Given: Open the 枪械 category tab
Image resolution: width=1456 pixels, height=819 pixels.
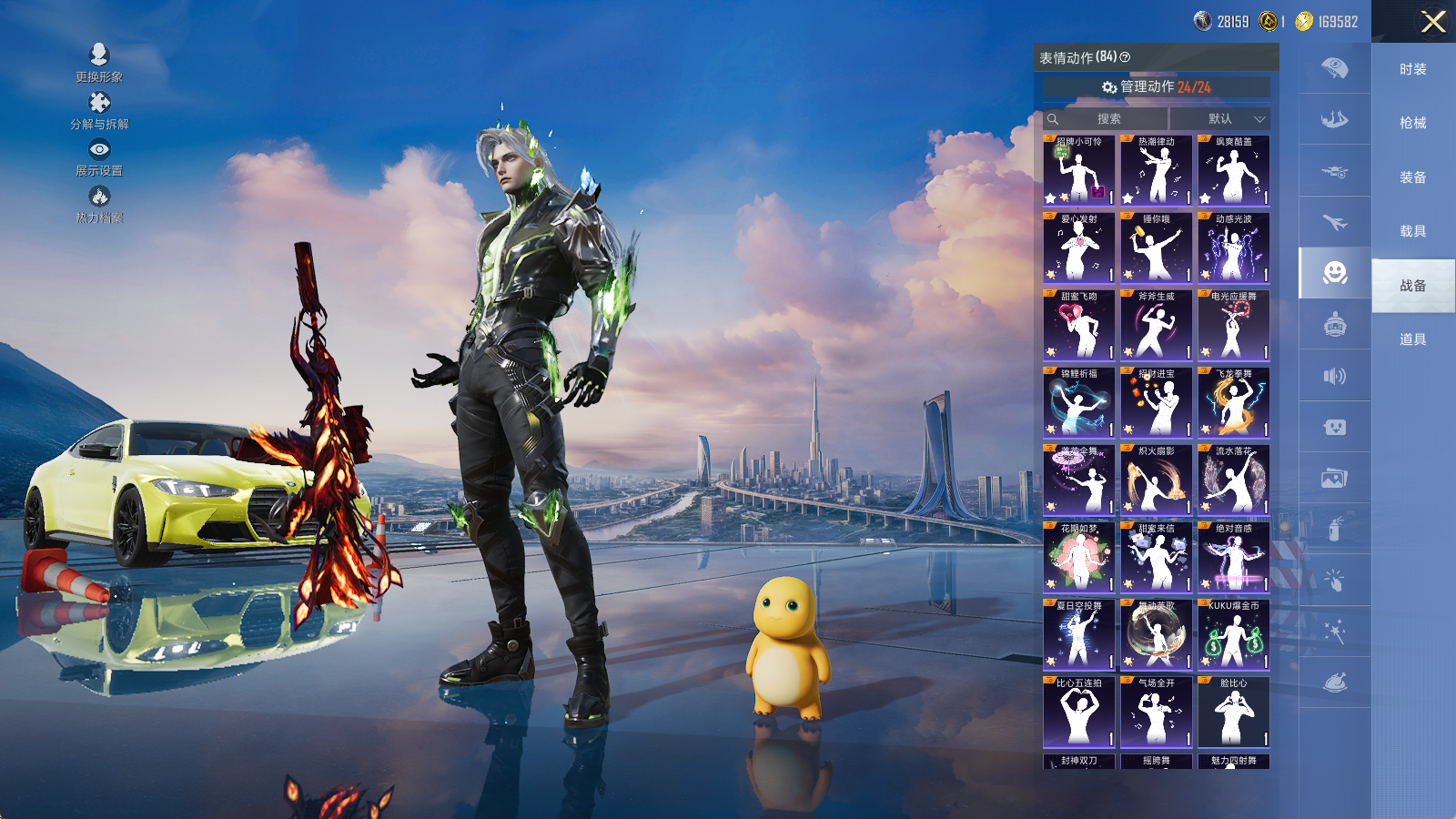Looking at the screenshot, I should tap(1412, 123).
